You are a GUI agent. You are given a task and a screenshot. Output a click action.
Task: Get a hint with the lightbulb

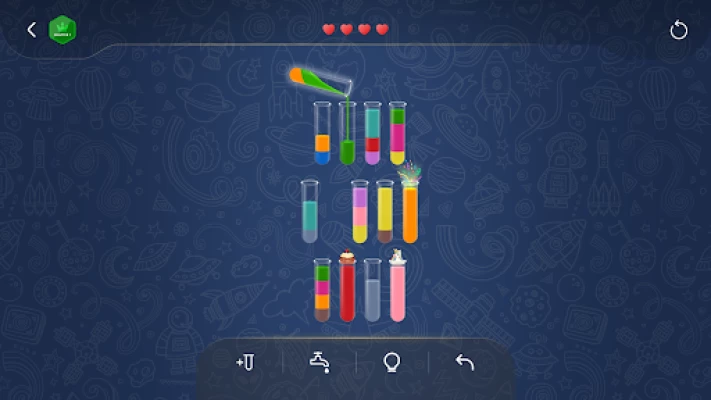pyautogui.click(x=392, y=362)
